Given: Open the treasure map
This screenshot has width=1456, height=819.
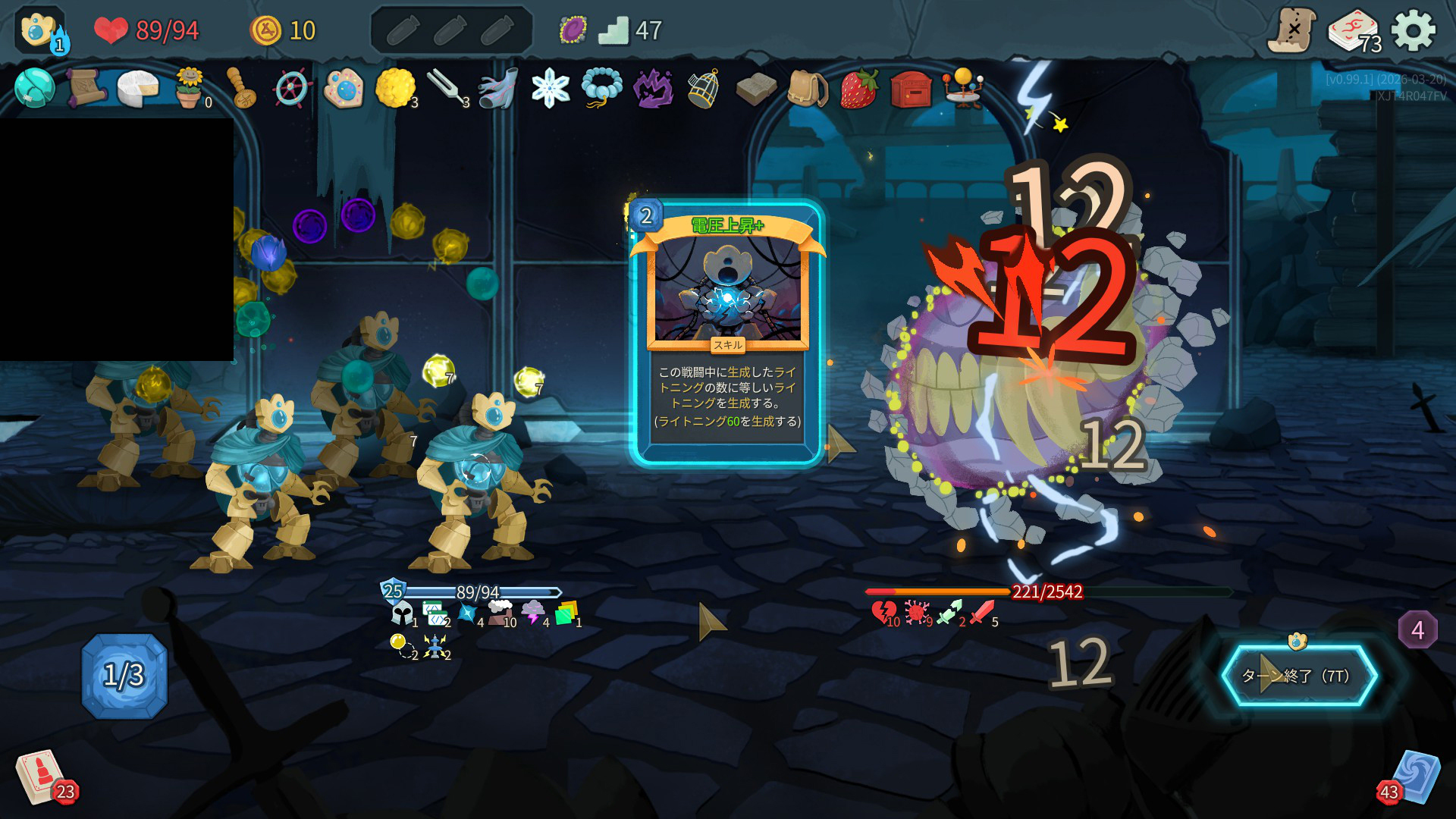Looking at the screenshot, I should coord(1291,31).
